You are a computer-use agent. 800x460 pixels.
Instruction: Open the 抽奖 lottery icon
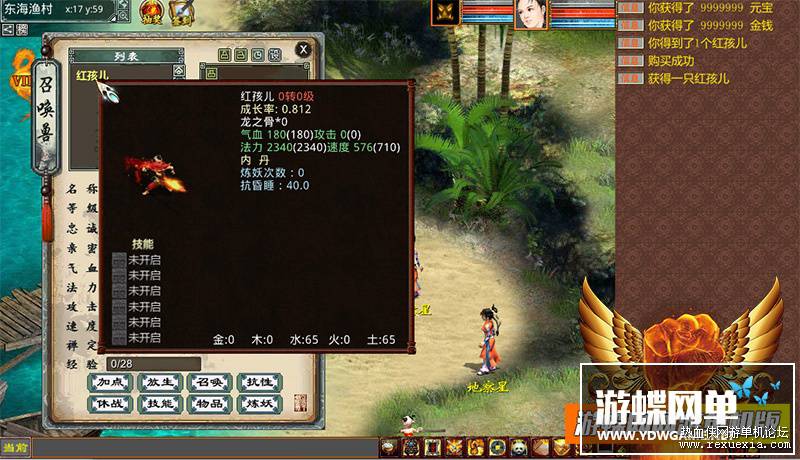[153, 15]
